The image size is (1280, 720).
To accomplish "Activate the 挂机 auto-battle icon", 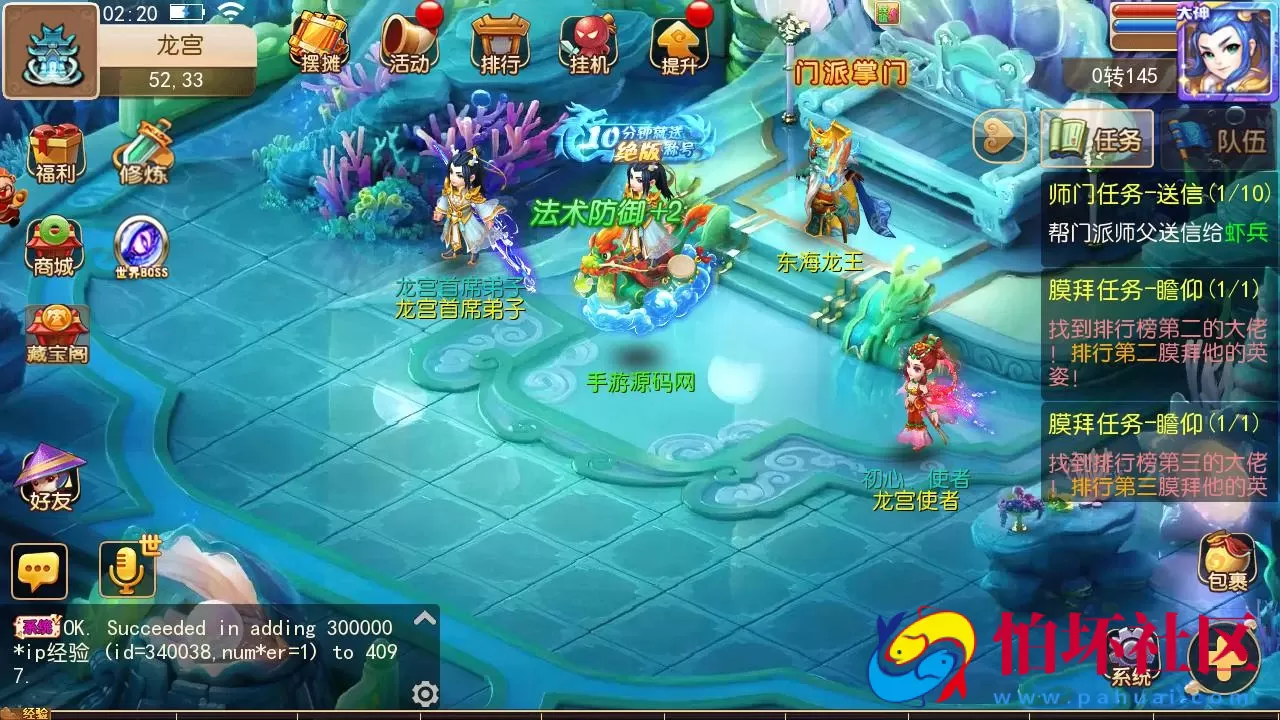I will [589, 44].
